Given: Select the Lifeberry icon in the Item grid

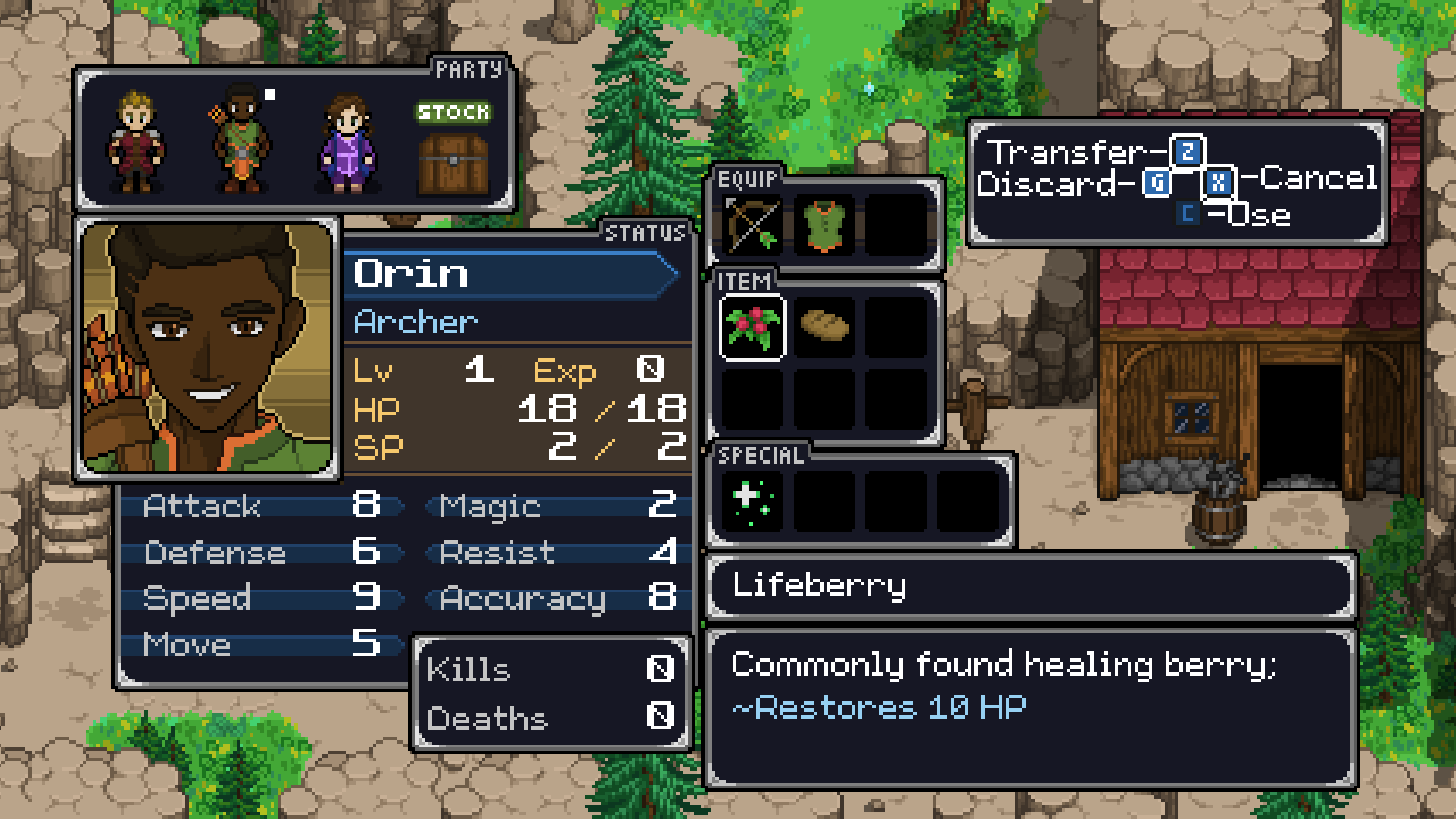Looking at the screenshot, I should point(752,326).
